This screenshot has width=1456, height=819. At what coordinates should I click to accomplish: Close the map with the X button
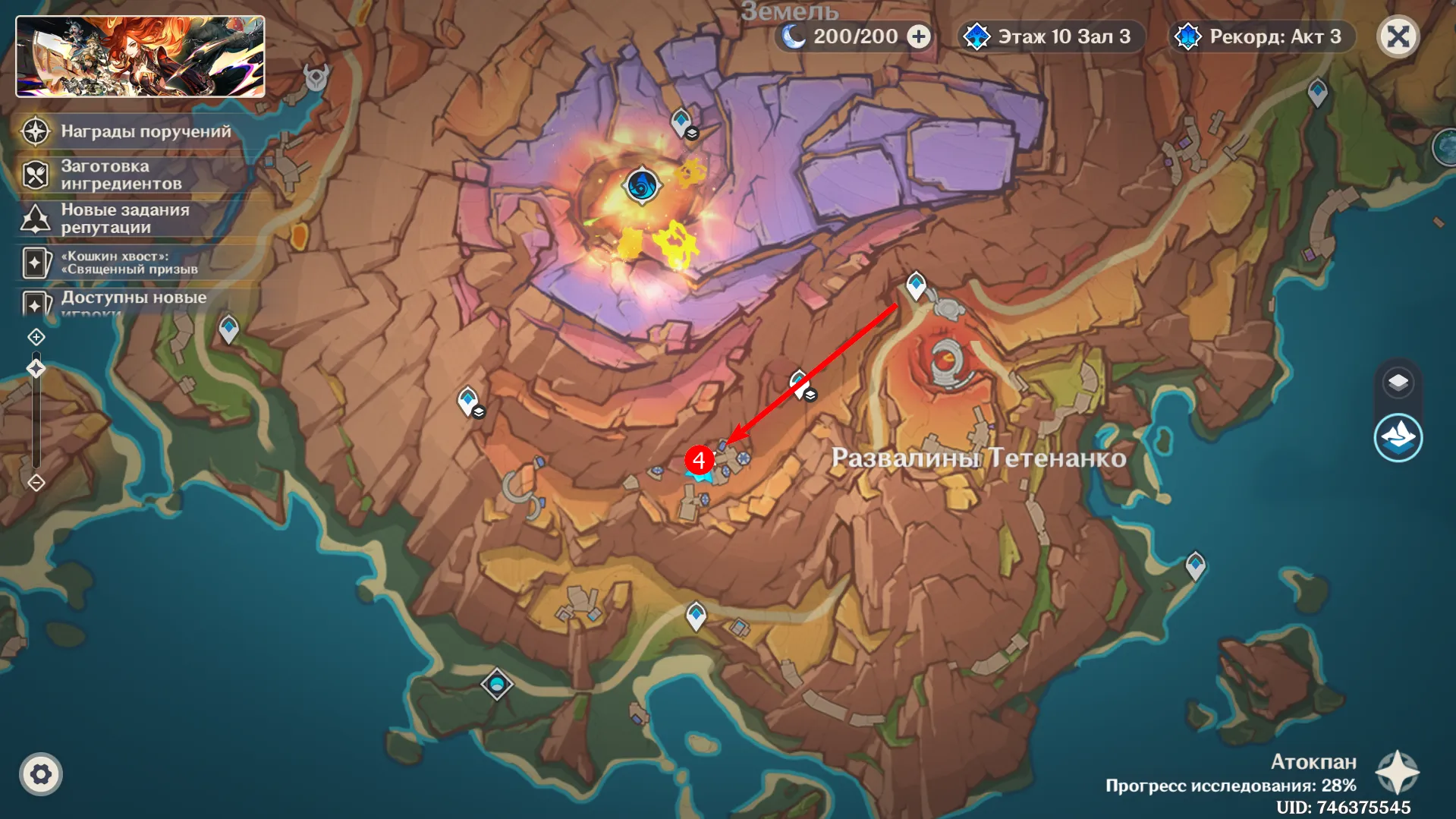coord(1398,36)
